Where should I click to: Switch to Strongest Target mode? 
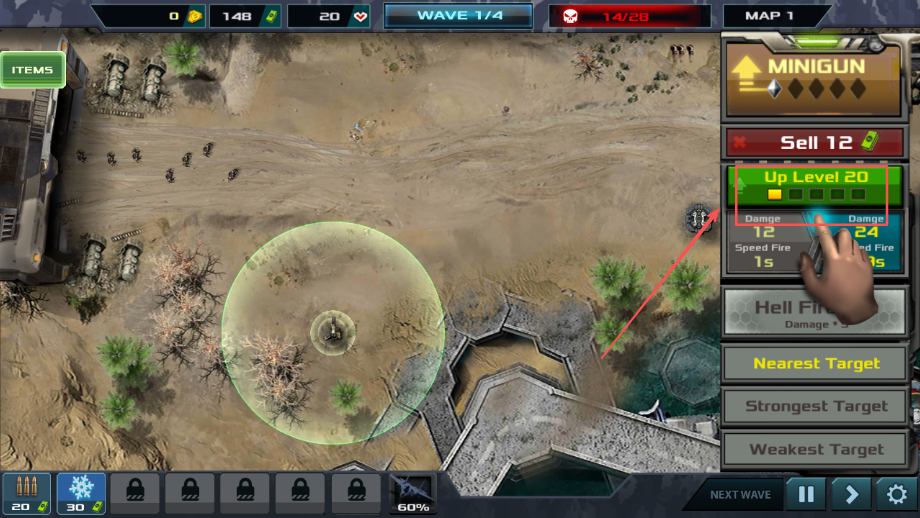[816, 406]
